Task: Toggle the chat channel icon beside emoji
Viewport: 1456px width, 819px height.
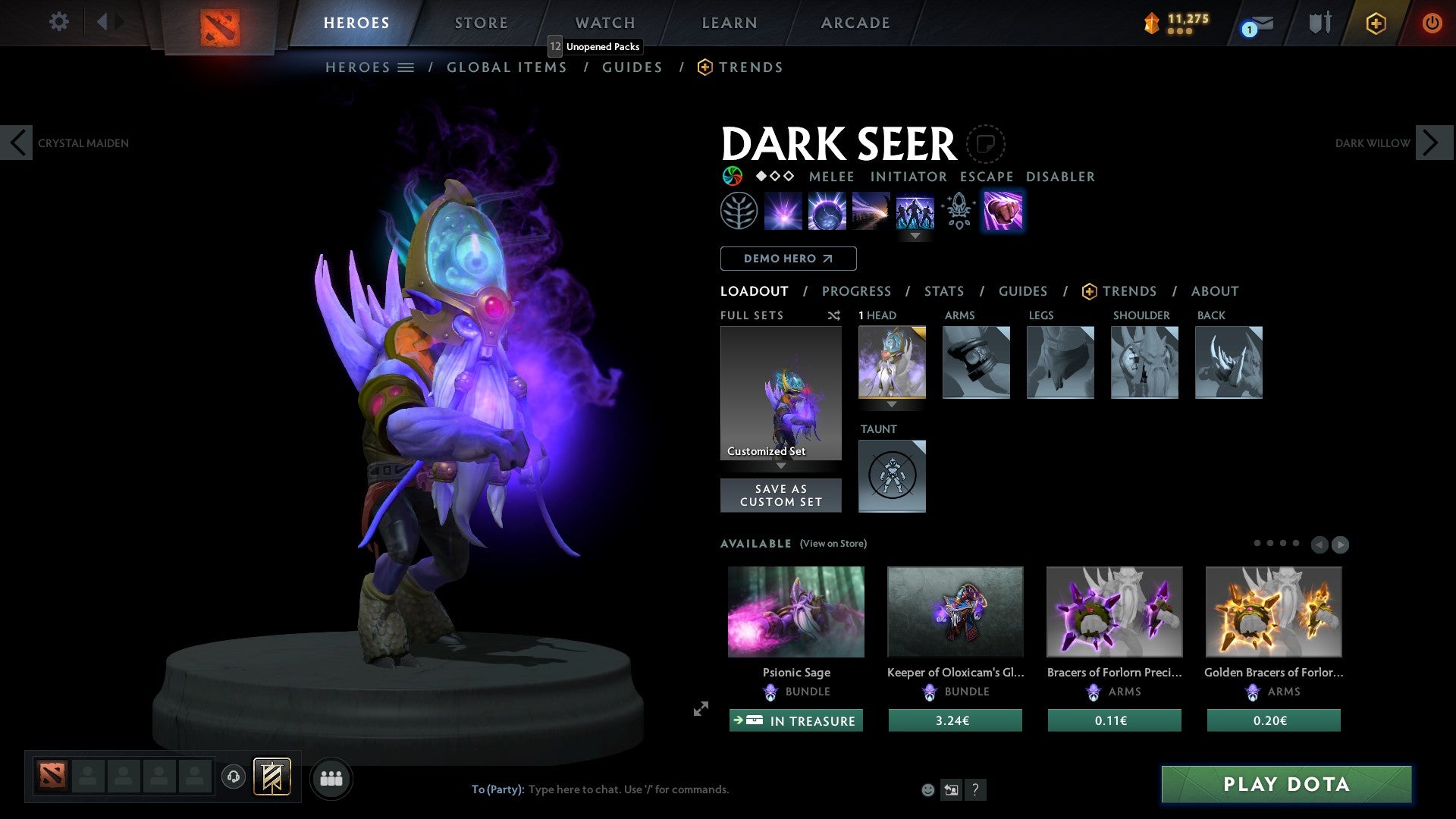Action: [x=952, y=789]
